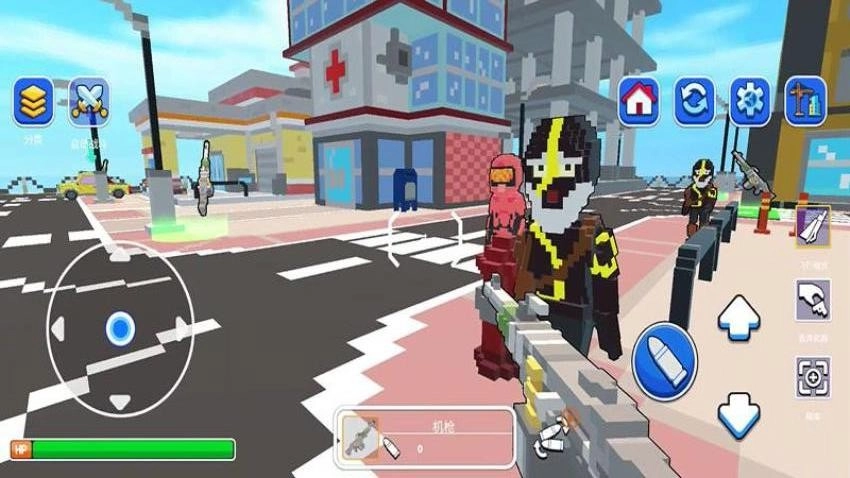Image resolution: width=850 pixels, height=478 pixels.
Task: Open the stacked layers category button
Action: click(x=33, y=101)
